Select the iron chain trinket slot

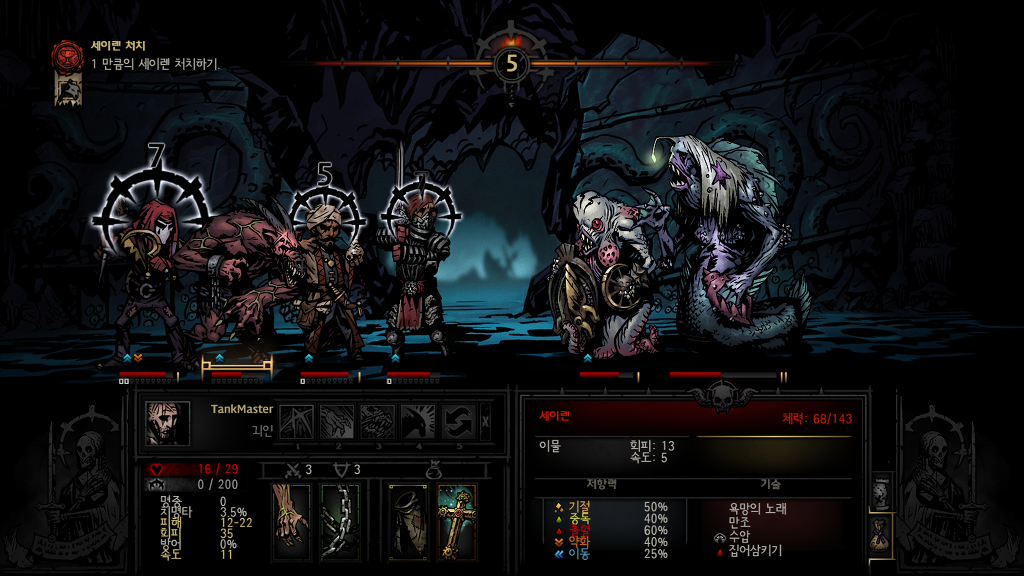coord(339,520)
